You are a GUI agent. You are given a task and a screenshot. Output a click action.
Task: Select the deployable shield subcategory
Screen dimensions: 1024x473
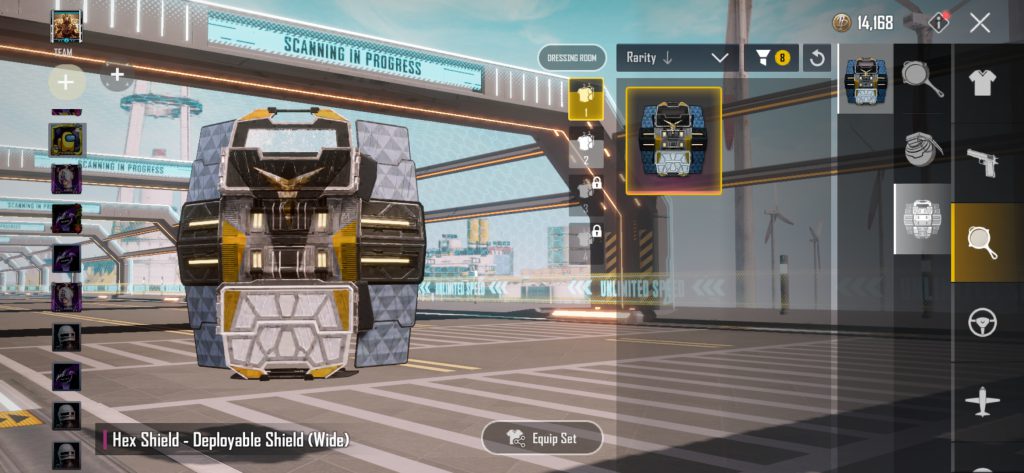click(922, 218)
